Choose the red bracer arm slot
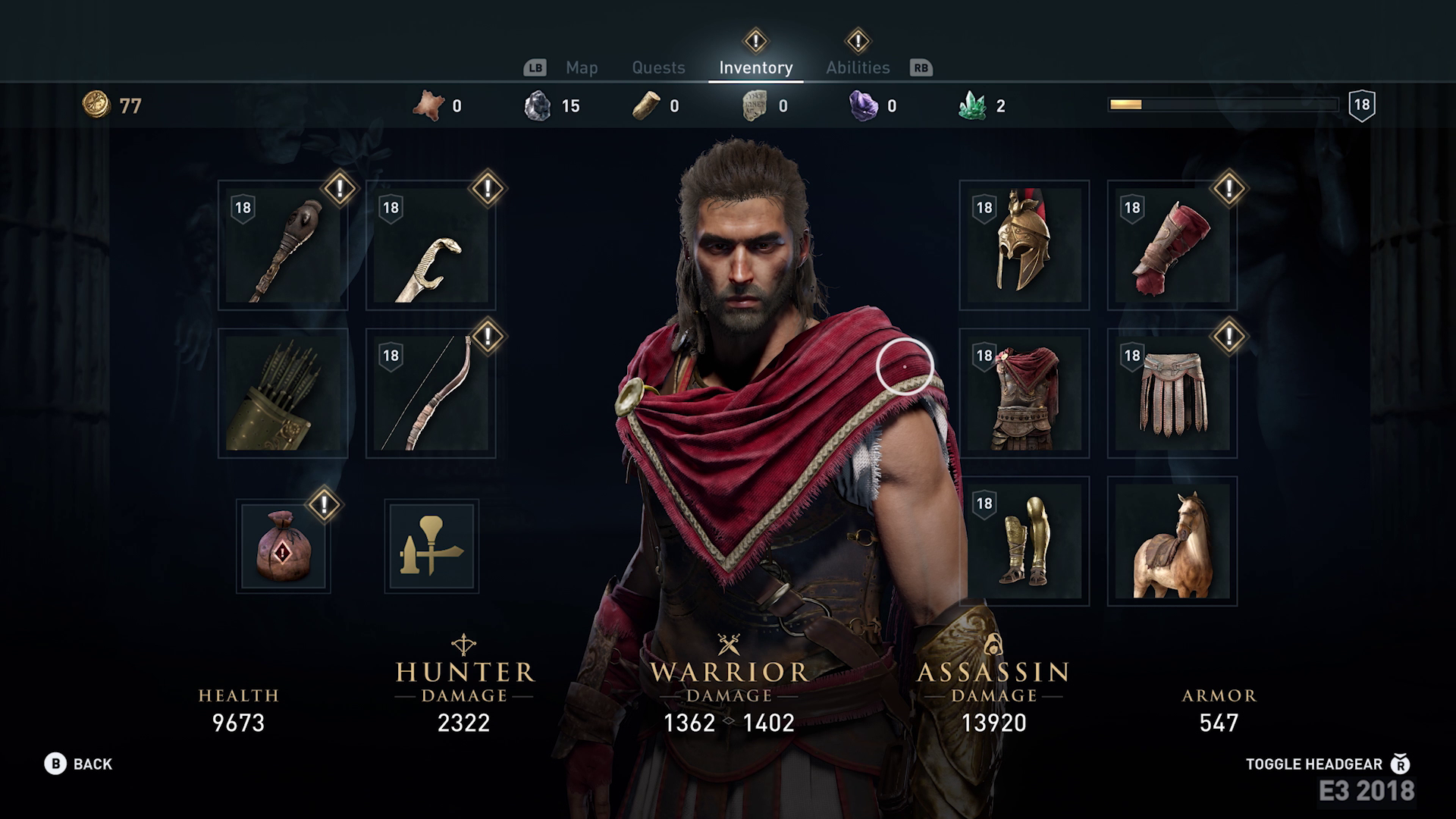 pyautogui.click(x=1172, y=246)
